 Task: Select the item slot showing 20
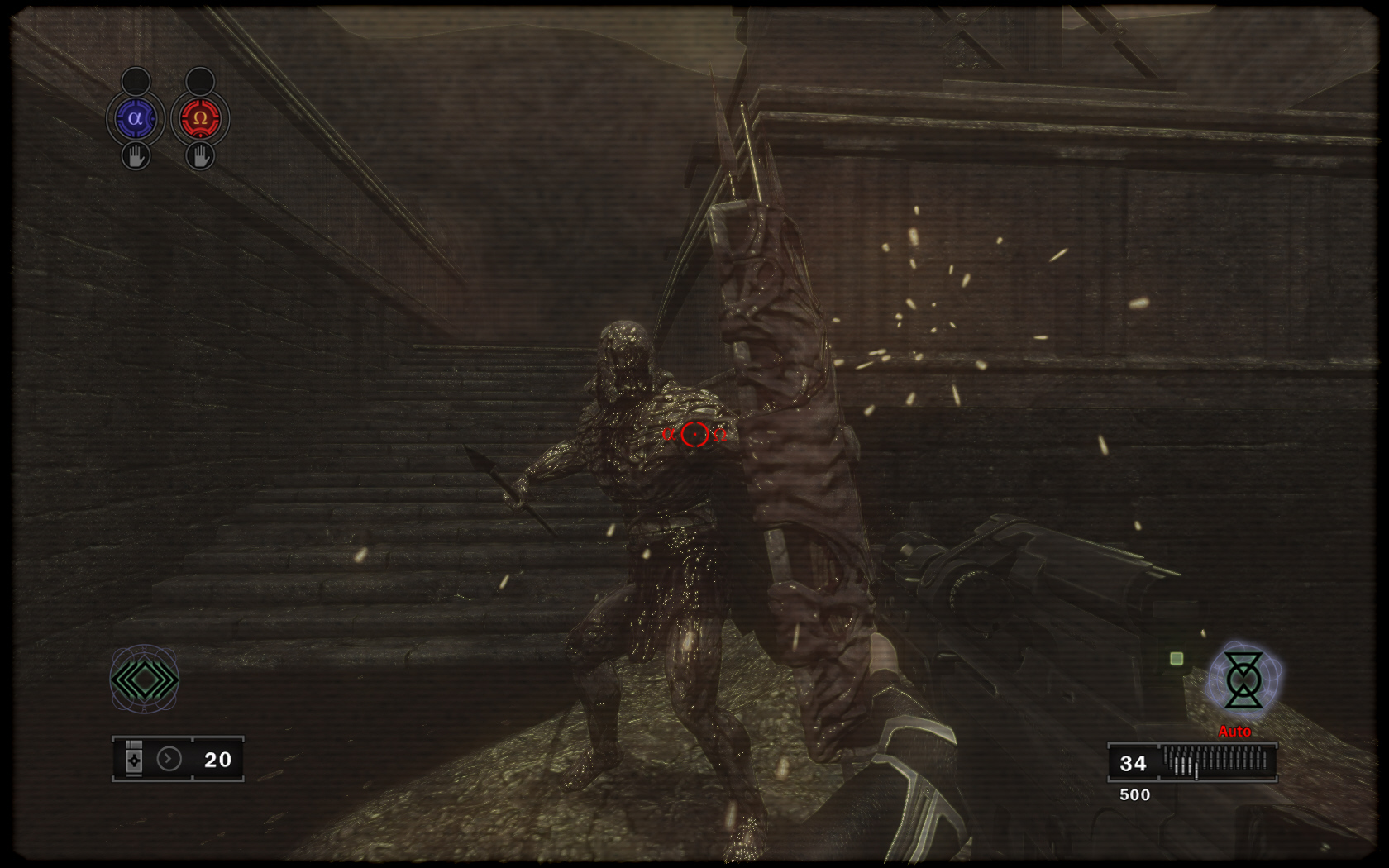click(x=178, y=759)
